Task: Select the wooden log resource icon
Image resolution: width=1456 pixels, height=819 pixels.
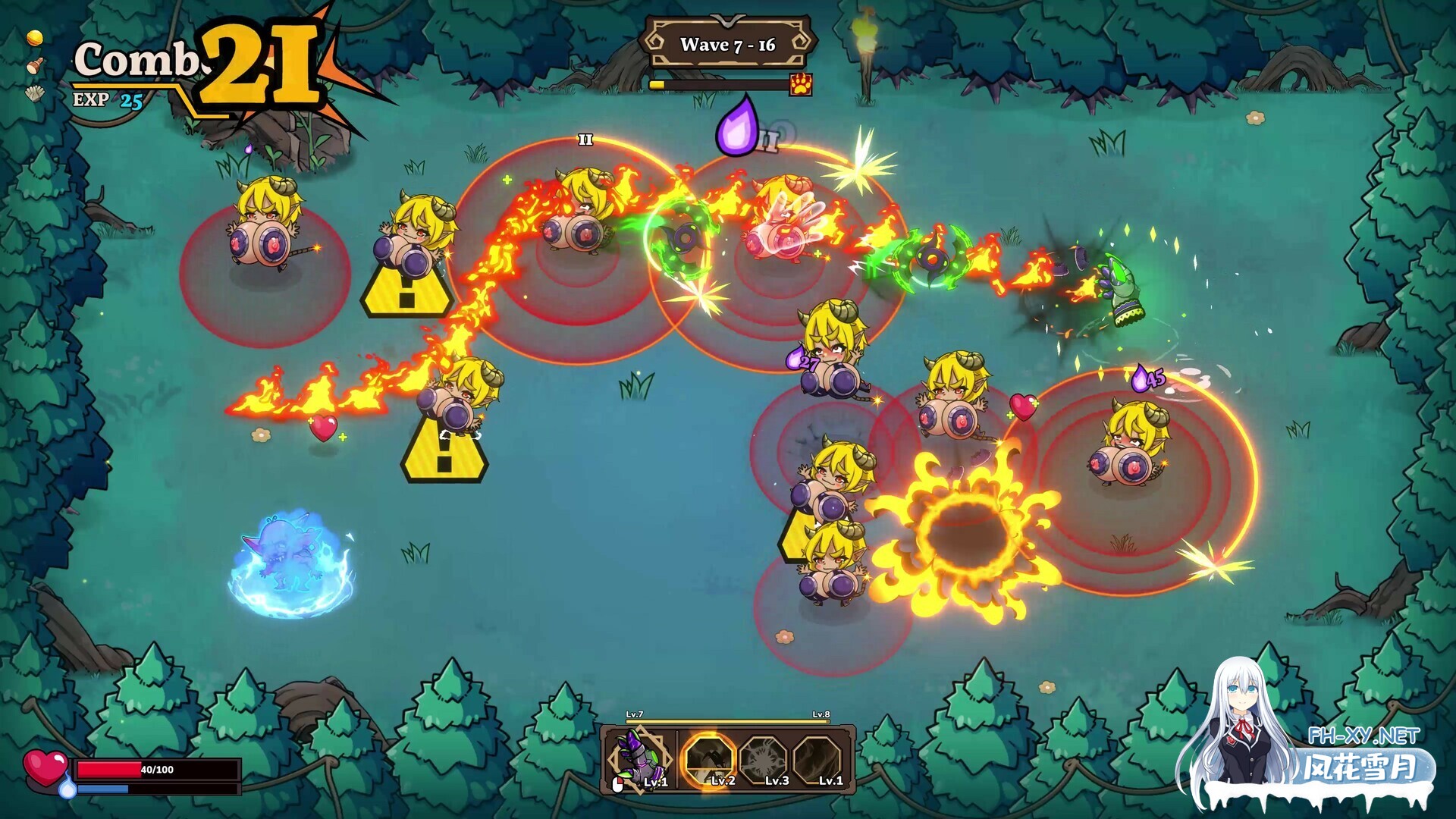Action: click(34, 66)
